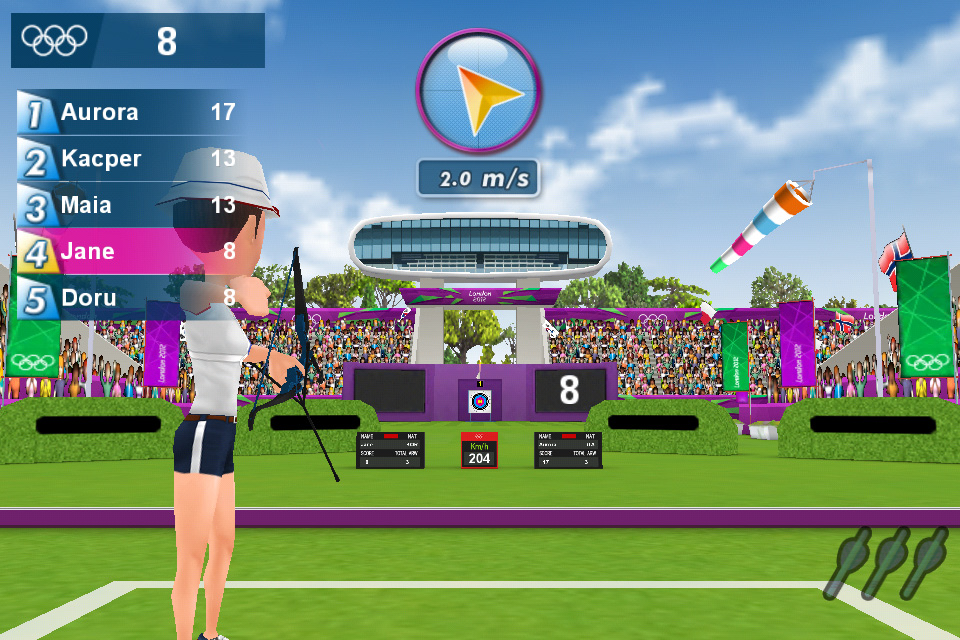Choose Kacper's leaderboard entry

click(130, 159)
